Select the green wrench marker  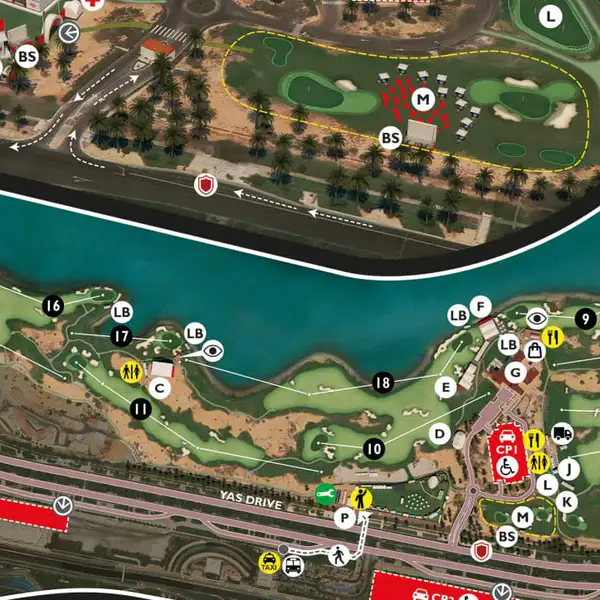coord(325,493)
